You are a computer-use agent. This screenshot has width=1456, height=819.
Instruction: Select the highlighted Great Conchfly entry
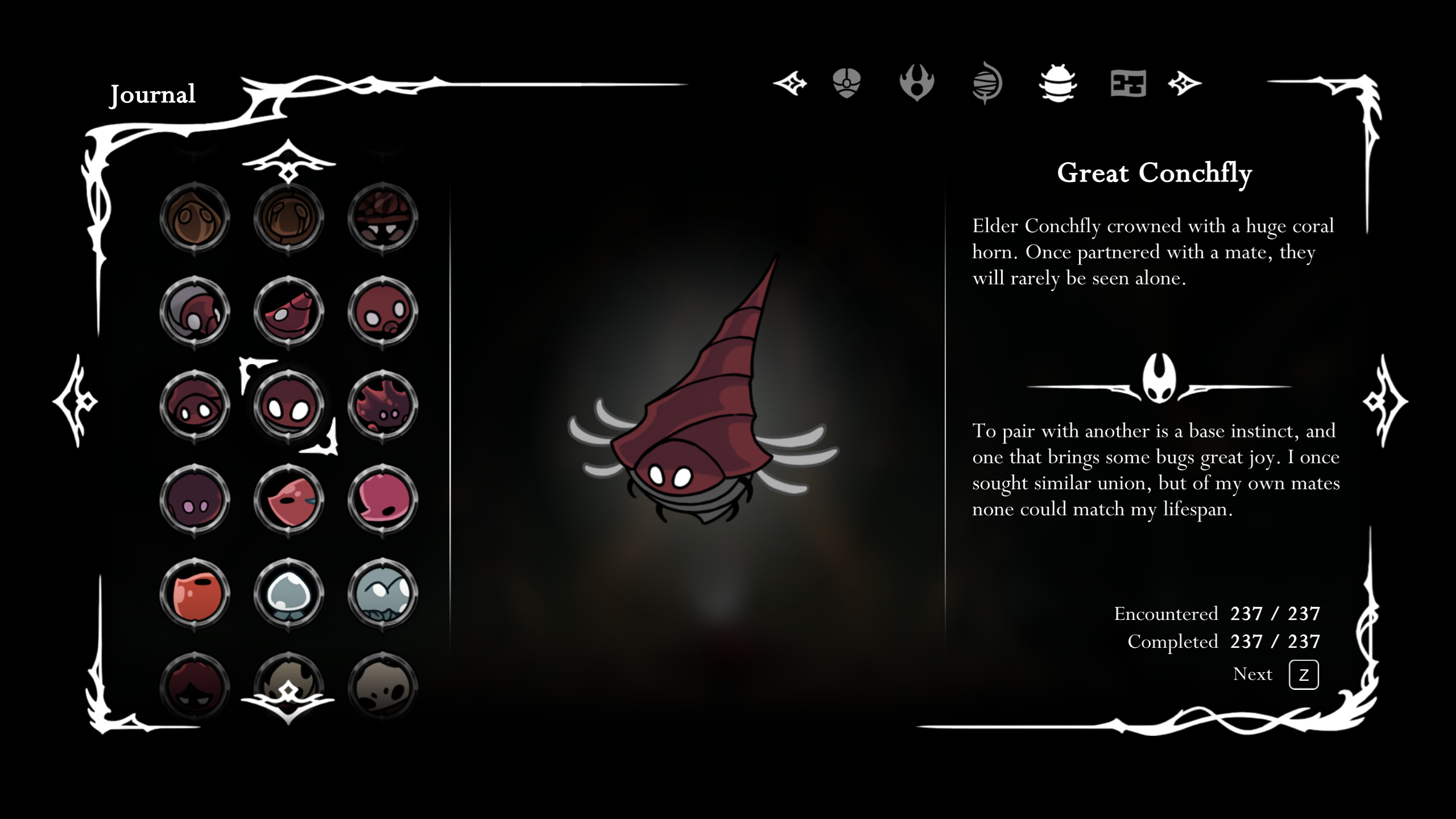288,406
